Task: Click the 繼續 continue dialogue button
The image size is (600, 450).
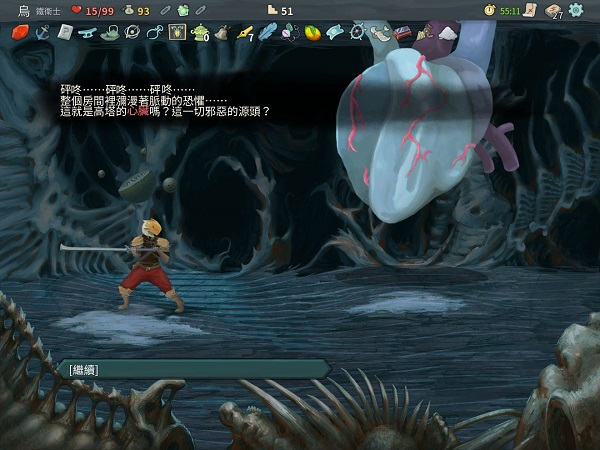Action: pyautogui.click(x=190, y=369)
